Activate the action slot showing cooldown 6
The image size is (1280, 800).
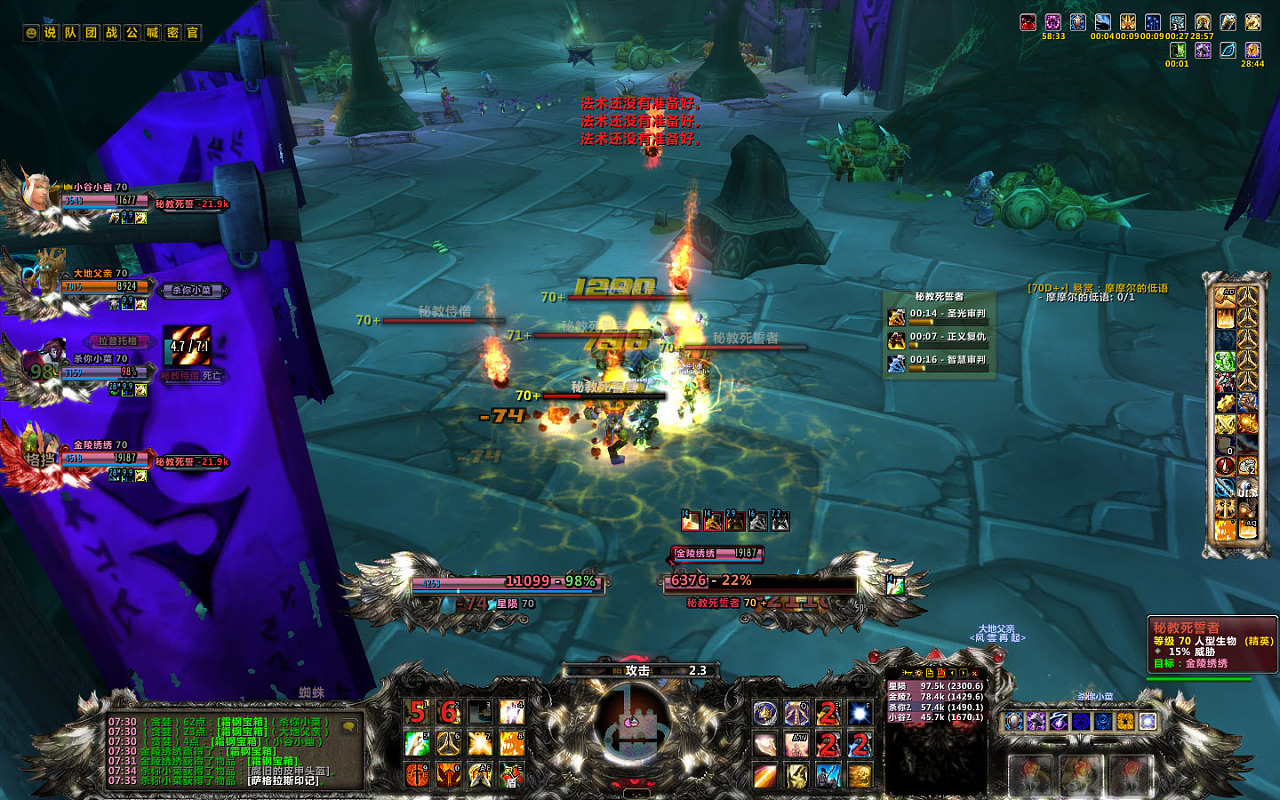(x=449, y=712)
